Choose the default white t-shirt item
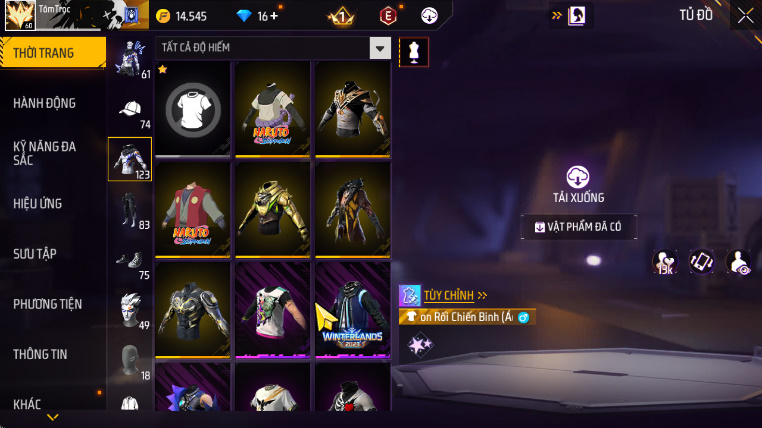 point(193,107)
